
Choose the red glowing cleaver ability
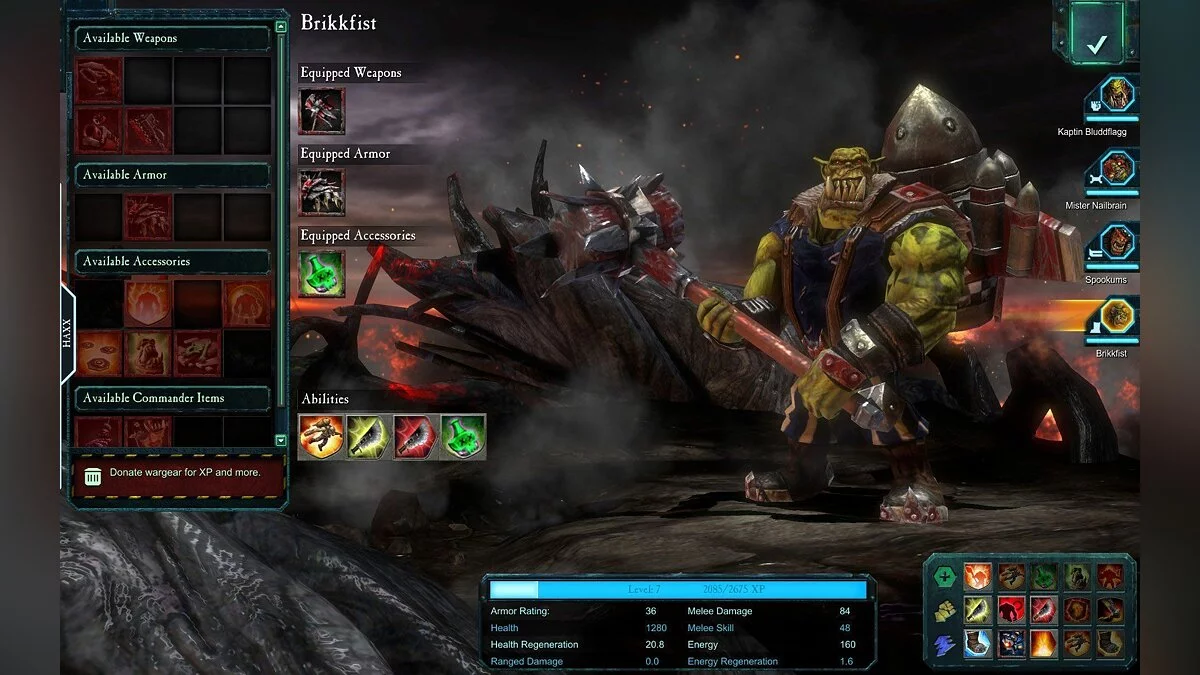point(416,437)
